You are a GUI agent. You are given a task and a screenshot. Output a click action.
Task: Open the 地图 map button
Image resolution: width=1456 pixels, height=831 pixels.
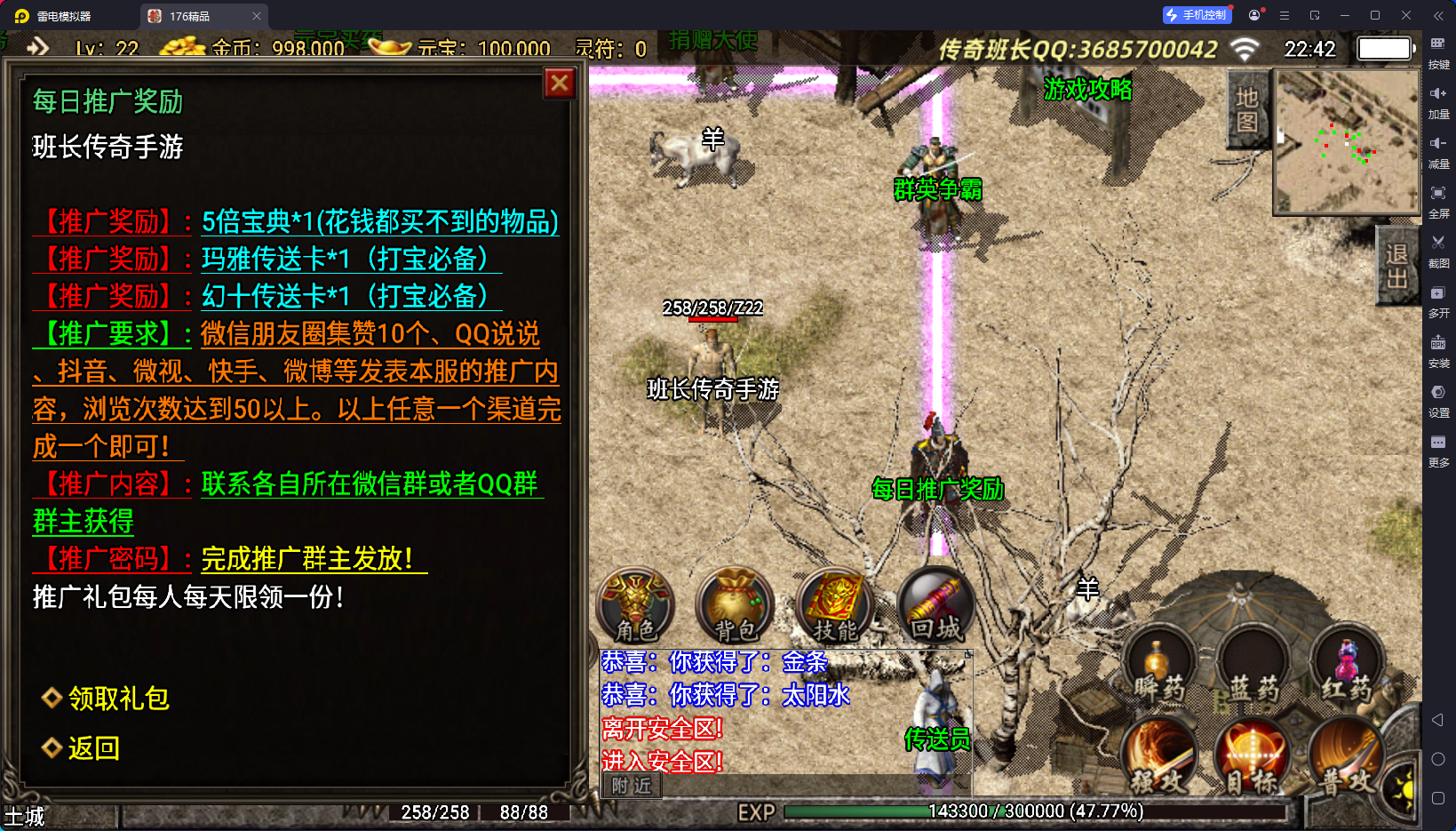(1247, 110)
